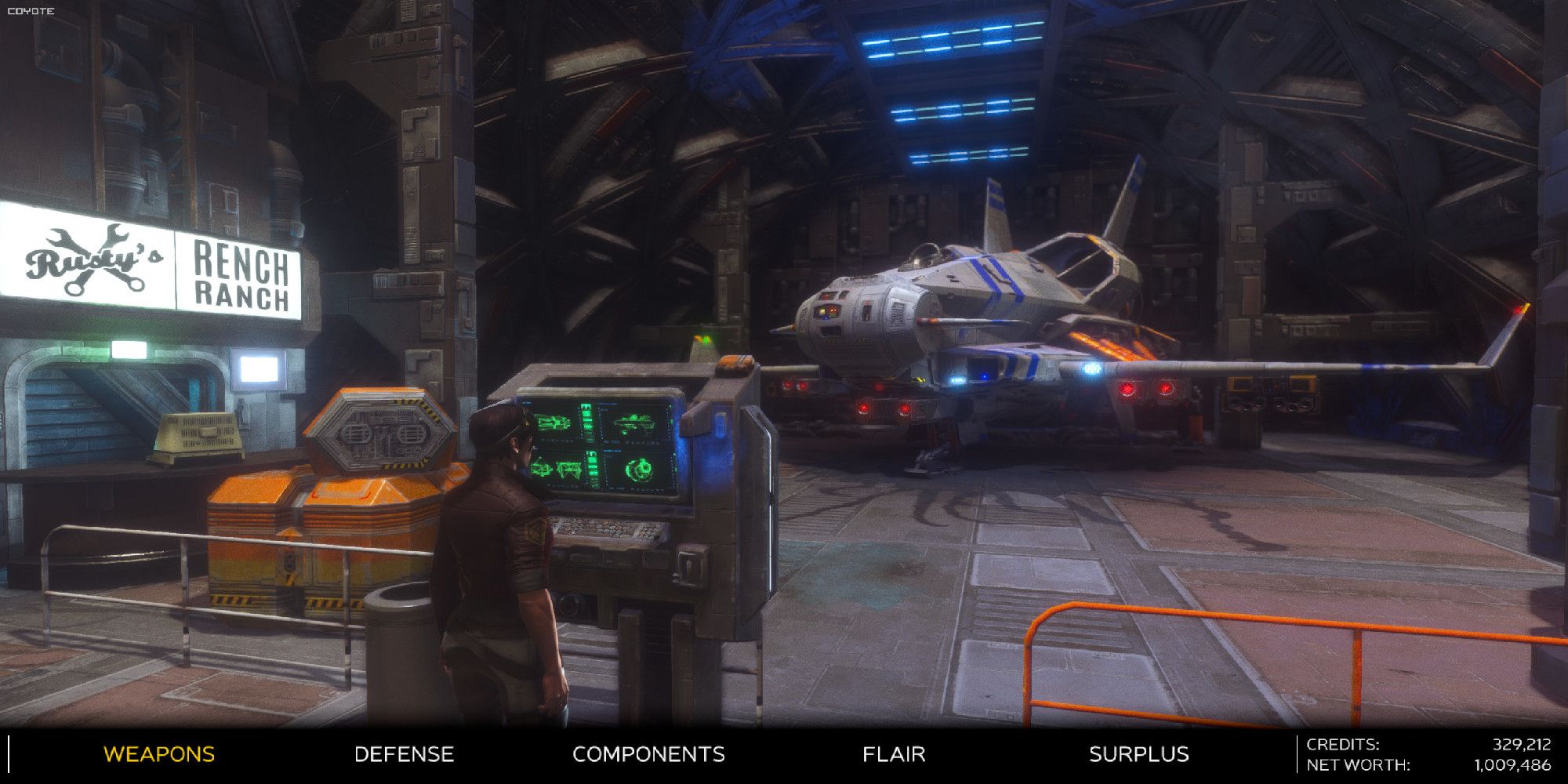The image size is (1568, 784).
Task: Select the left mine schematic in bottom panel
Action: point(543,468)
